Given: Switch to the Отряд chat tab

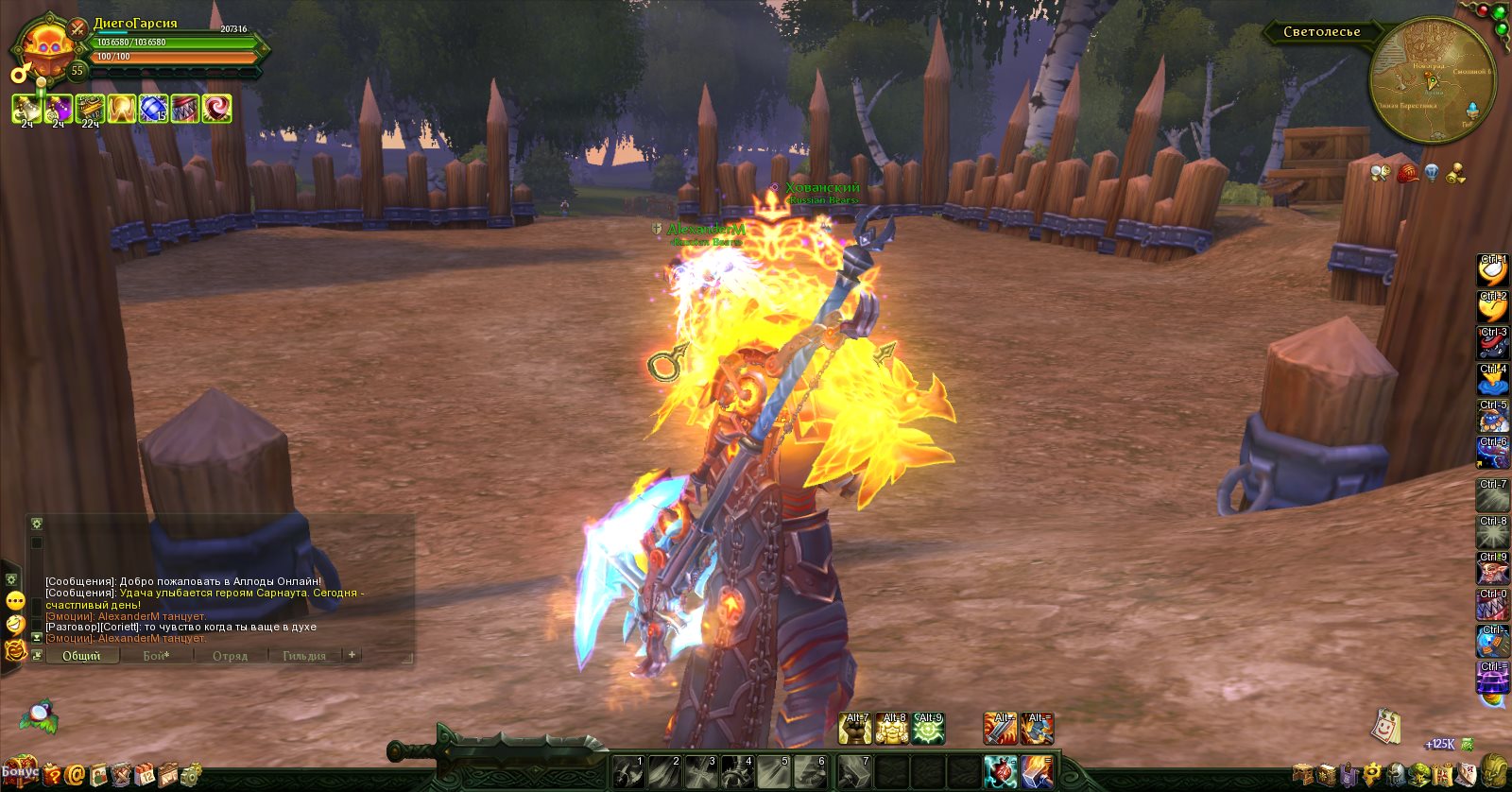Looking at the screenshot, I should (230, 656).
